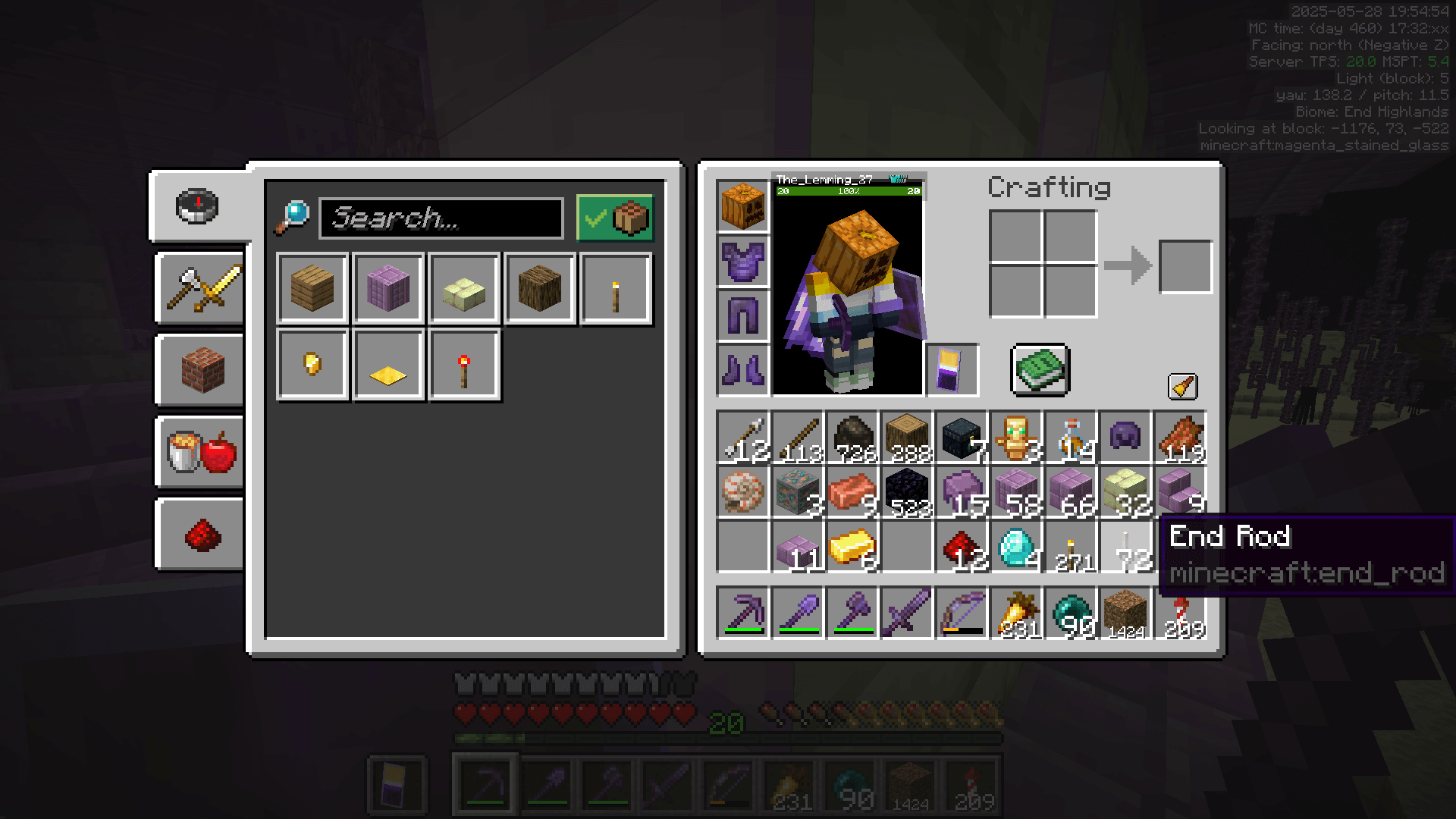Pick the Purpur Block recipe
This screenshot has width=1456, height=819.
point(388,289)
